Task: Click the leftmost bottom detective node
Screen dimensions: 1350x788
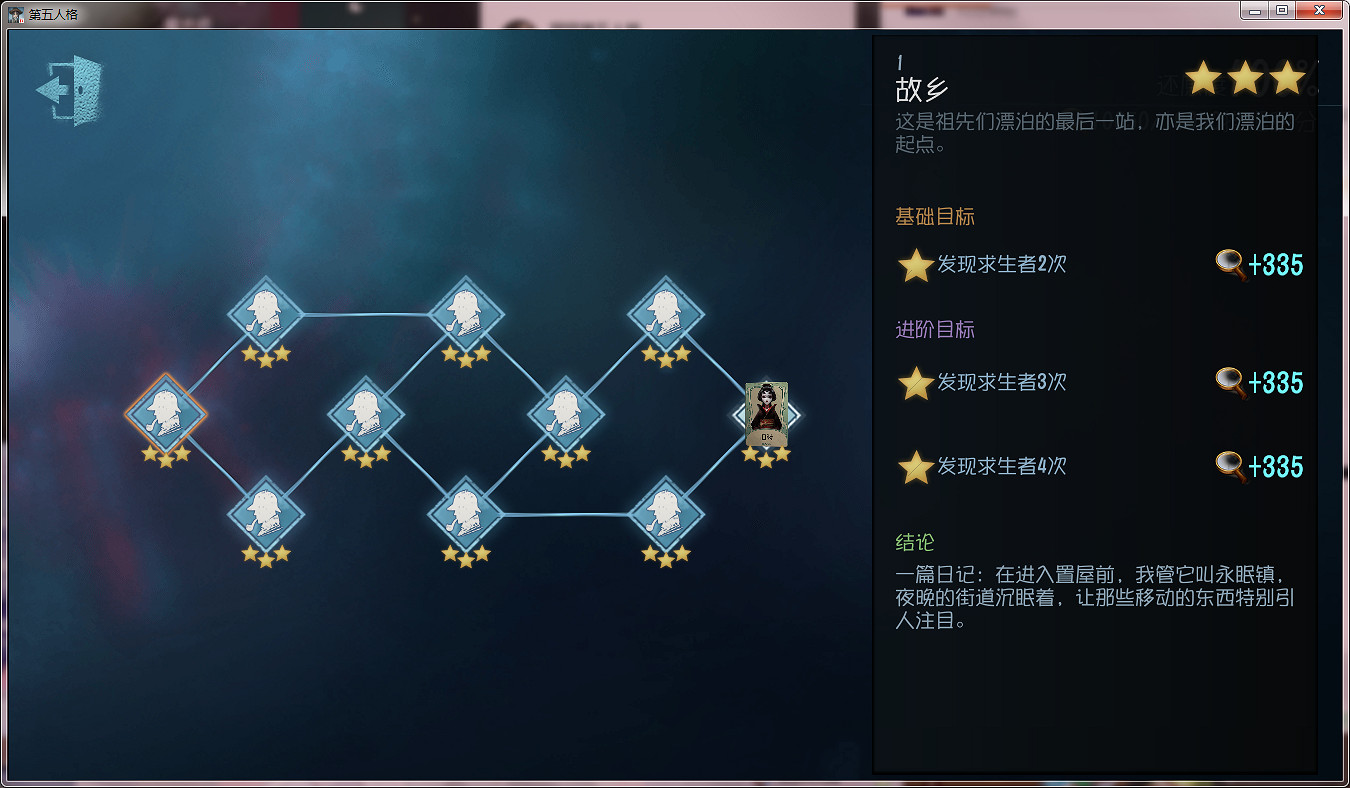Action: click(x=265, y=515)
